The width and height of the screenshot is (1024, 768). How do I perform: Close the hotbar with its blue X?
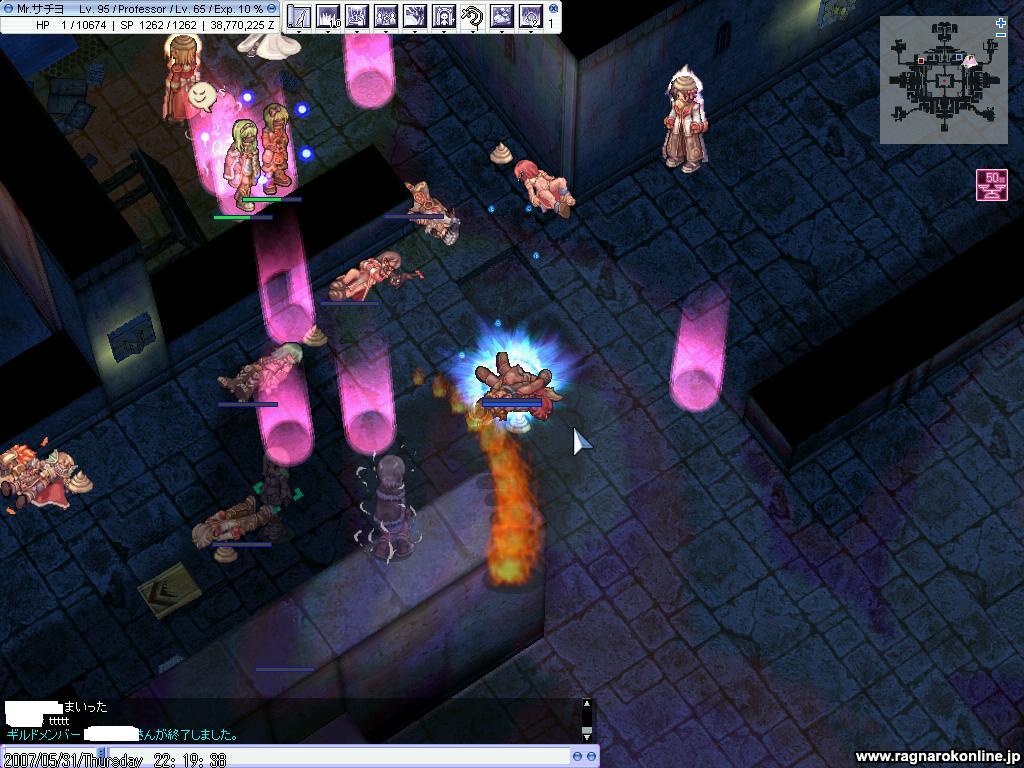tap(549, 9)
